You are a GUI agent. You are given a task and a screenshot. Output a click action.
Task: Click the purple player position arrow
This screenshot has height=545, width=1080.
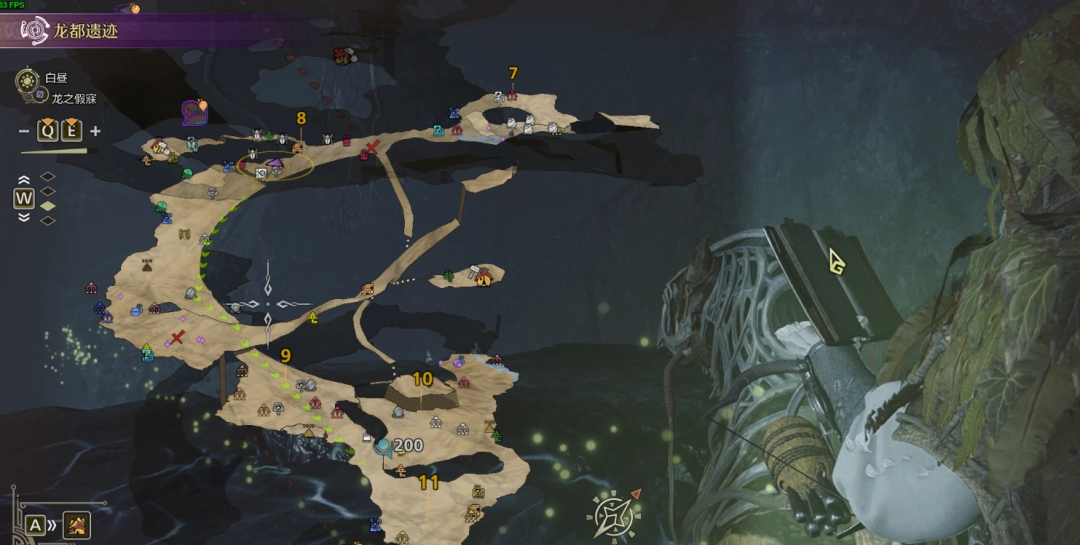pyautogui.click(x=276, y=160)
